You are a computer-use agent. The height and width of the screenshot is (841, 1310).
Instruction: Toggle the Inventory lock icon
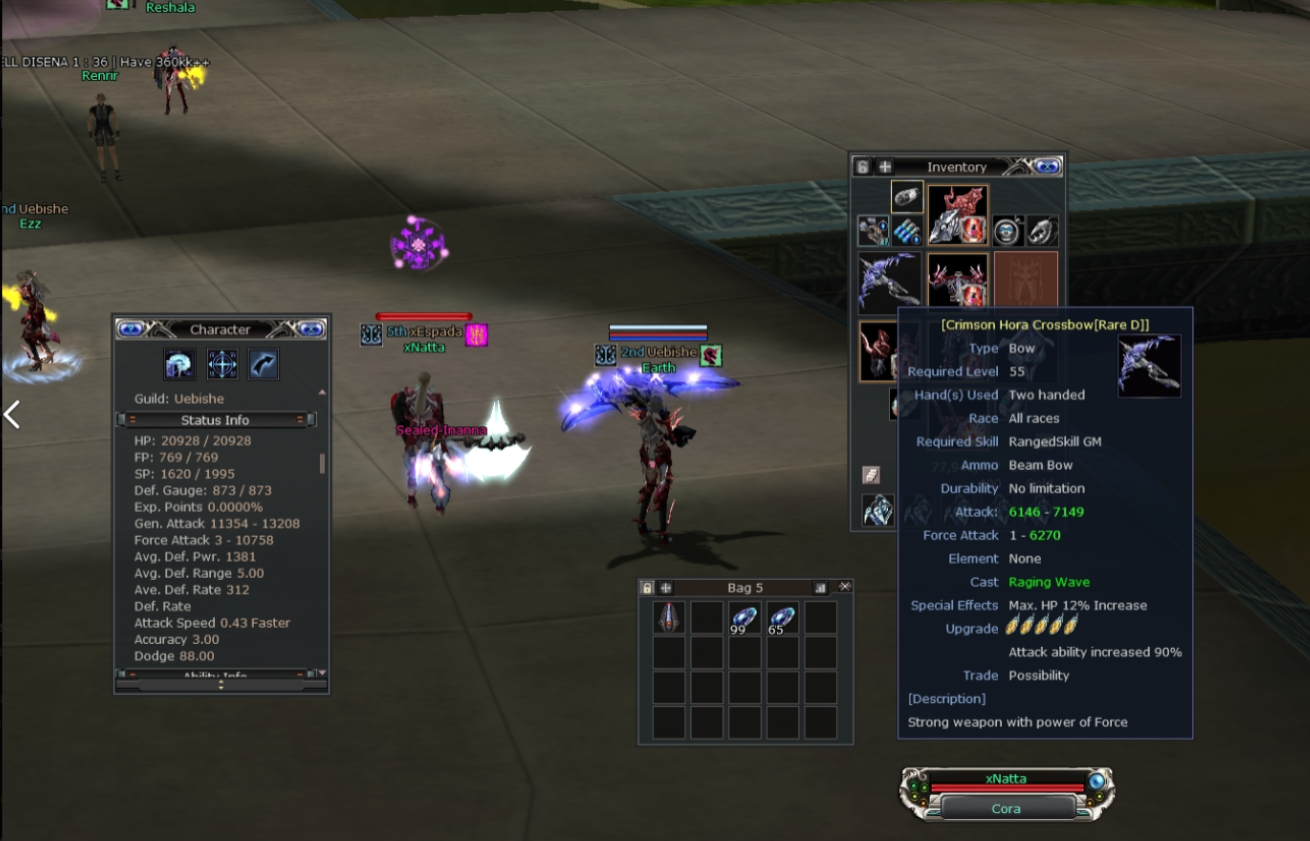pos(862,167)
